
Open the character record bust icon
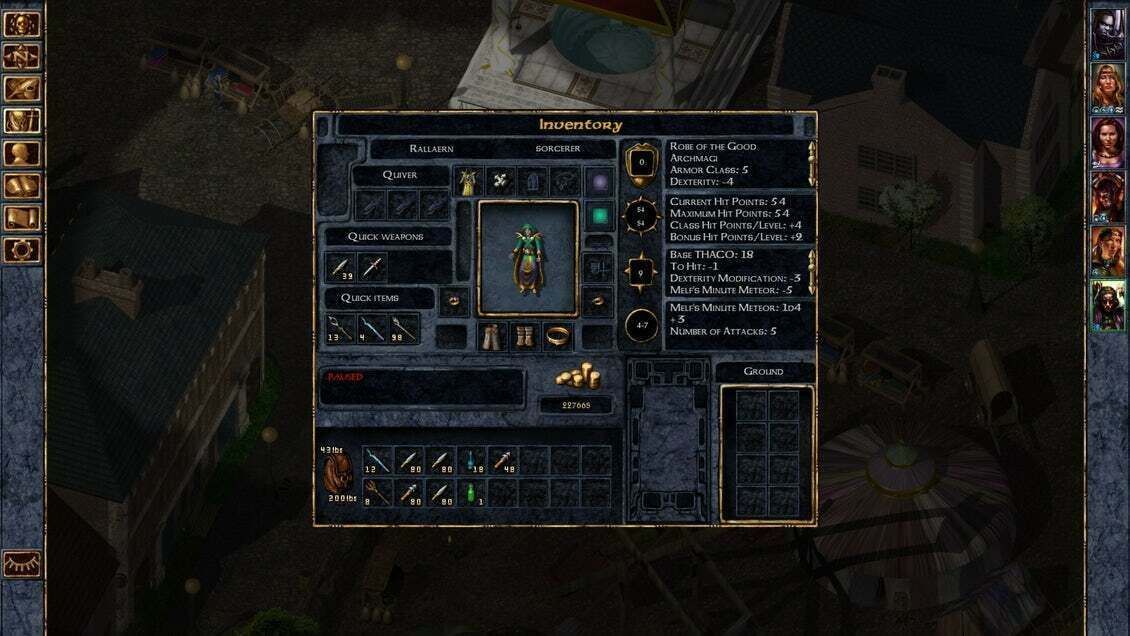point(22,153)
